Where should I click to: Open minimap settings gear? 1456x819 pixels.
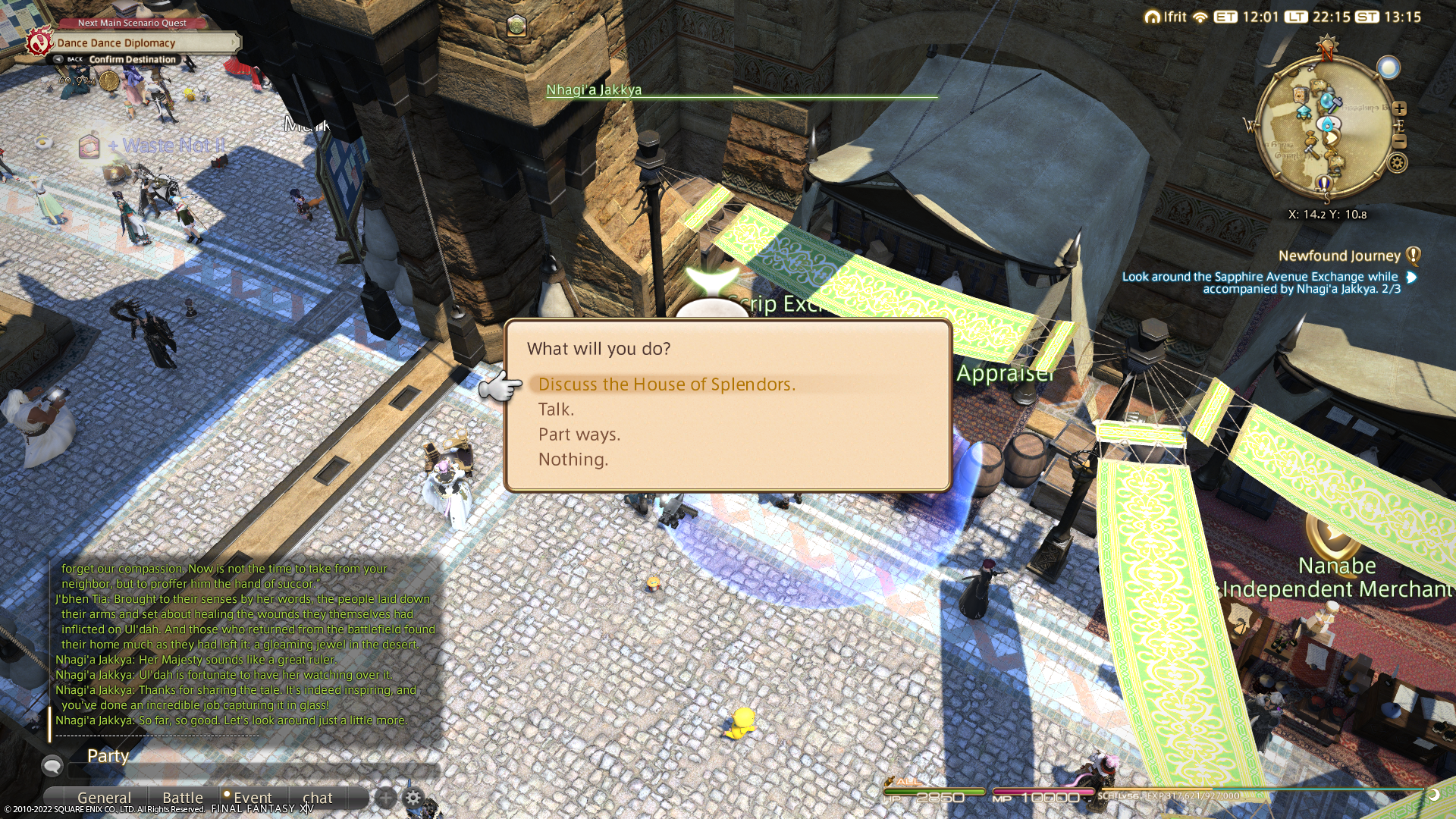(x=1397, y=162)
